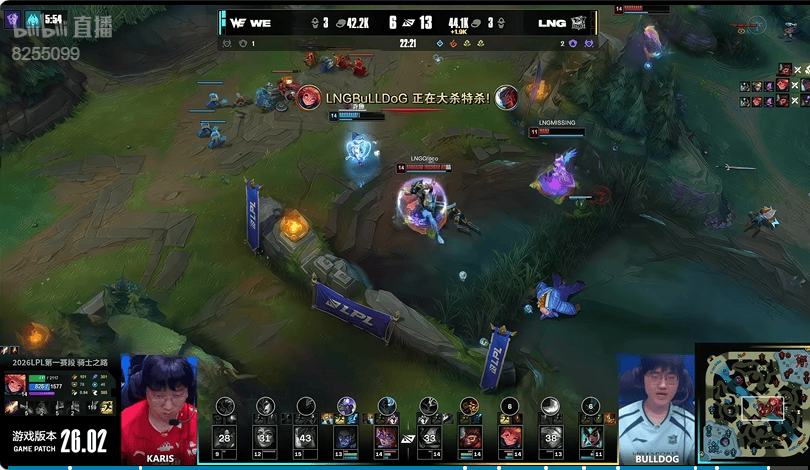Choose the dead champion portrait with timer 38
This screenshot has height=470, width=810.
(551, 437)
